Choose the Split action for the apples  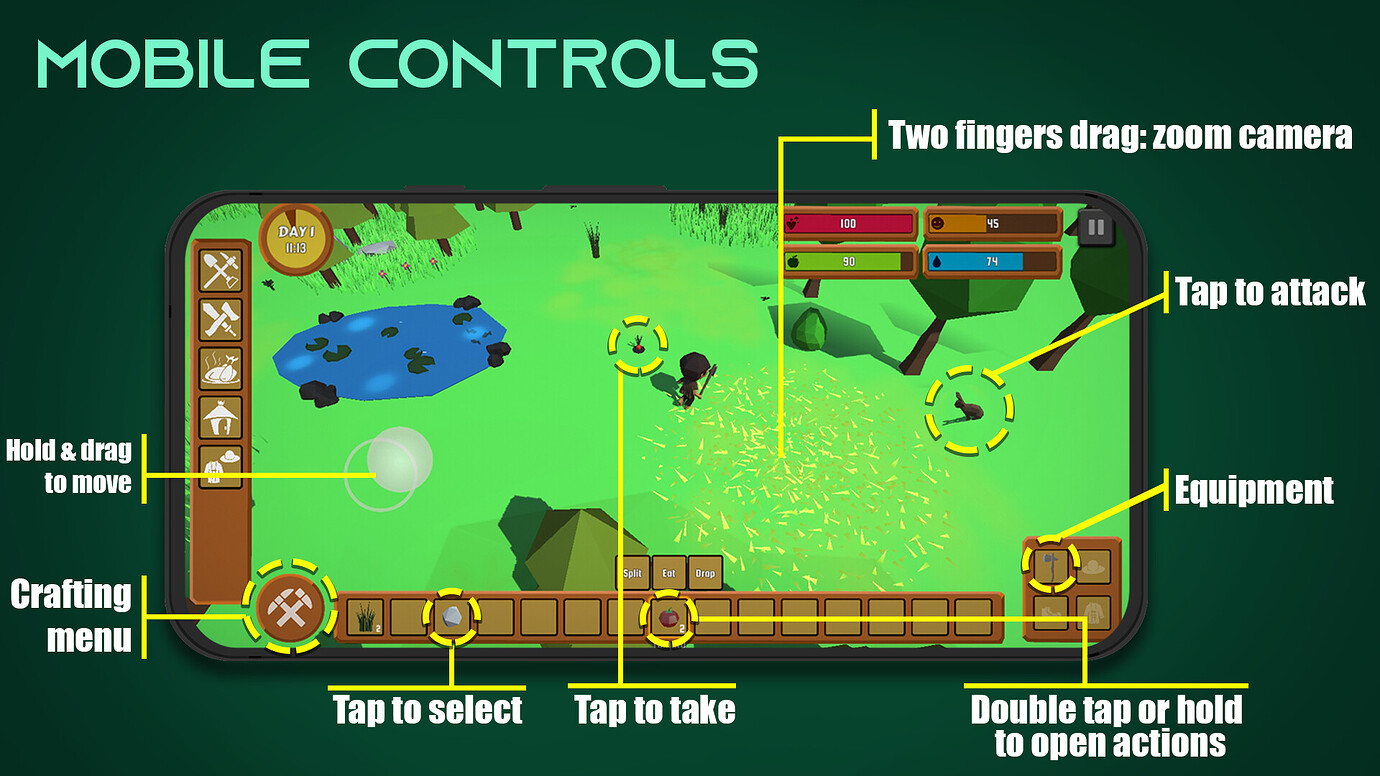click(631, 573)
